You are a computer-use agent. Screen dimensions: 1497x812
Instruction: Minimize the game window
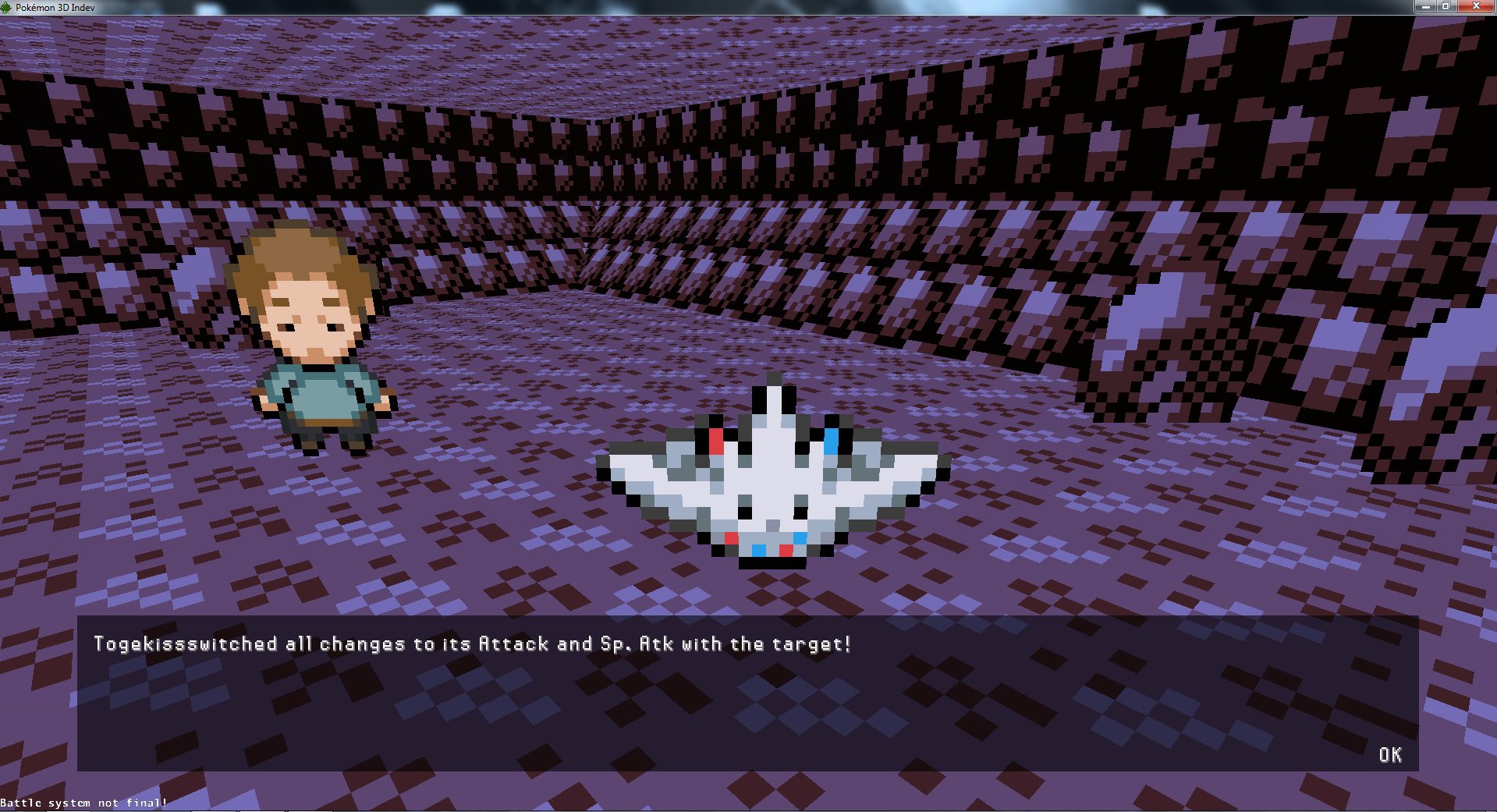point(1425,6)
